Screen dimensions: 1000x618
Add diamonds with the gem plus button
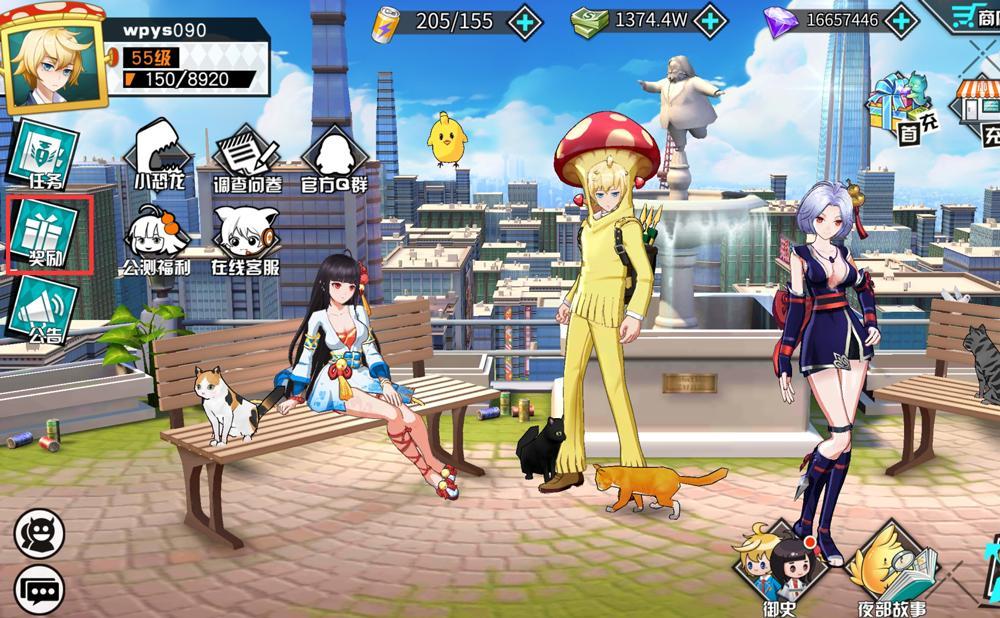pos(902,20)
